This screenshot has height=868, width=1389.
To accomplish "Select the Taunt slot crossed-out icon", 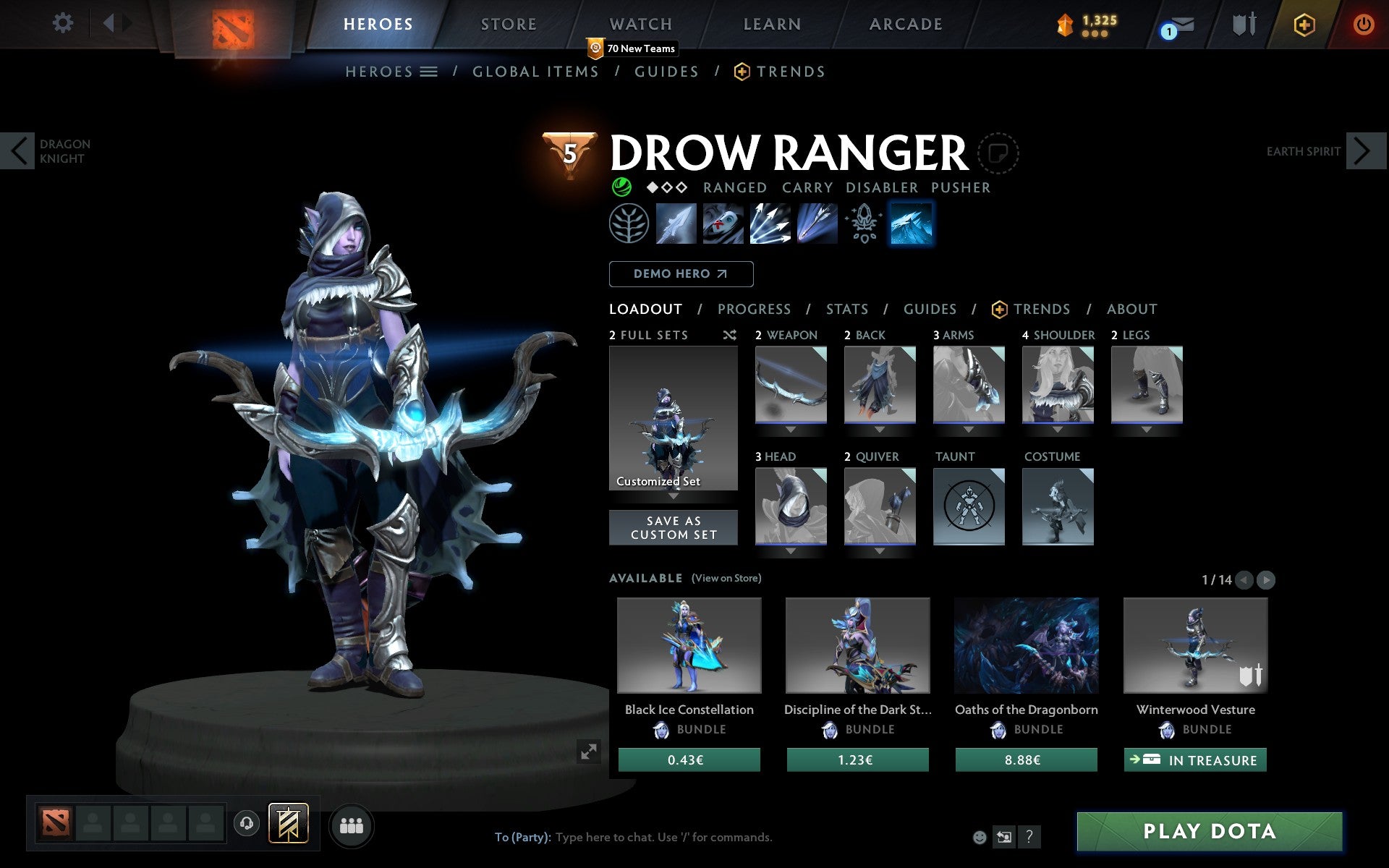I will 968,506.
